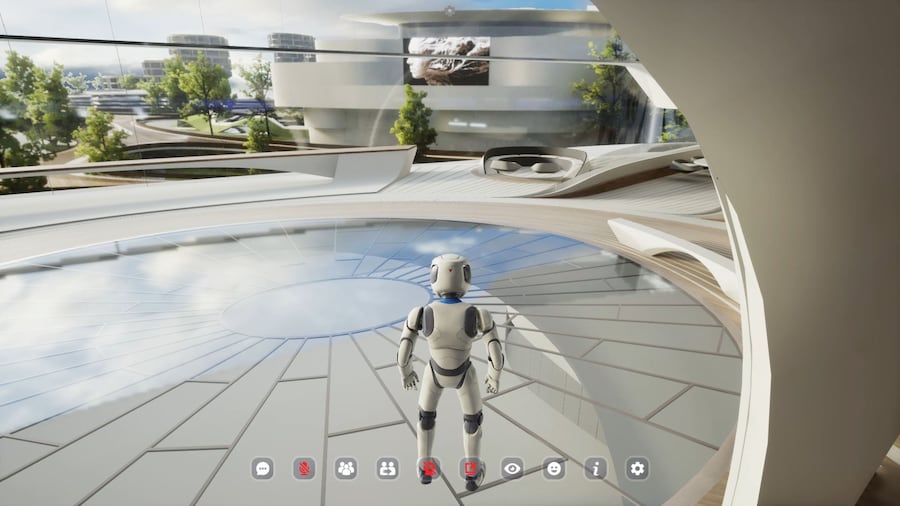The height and width of the screenshot is (506, 900).
Task: Open the info "i" icon
Action: (x=596, y=467)
